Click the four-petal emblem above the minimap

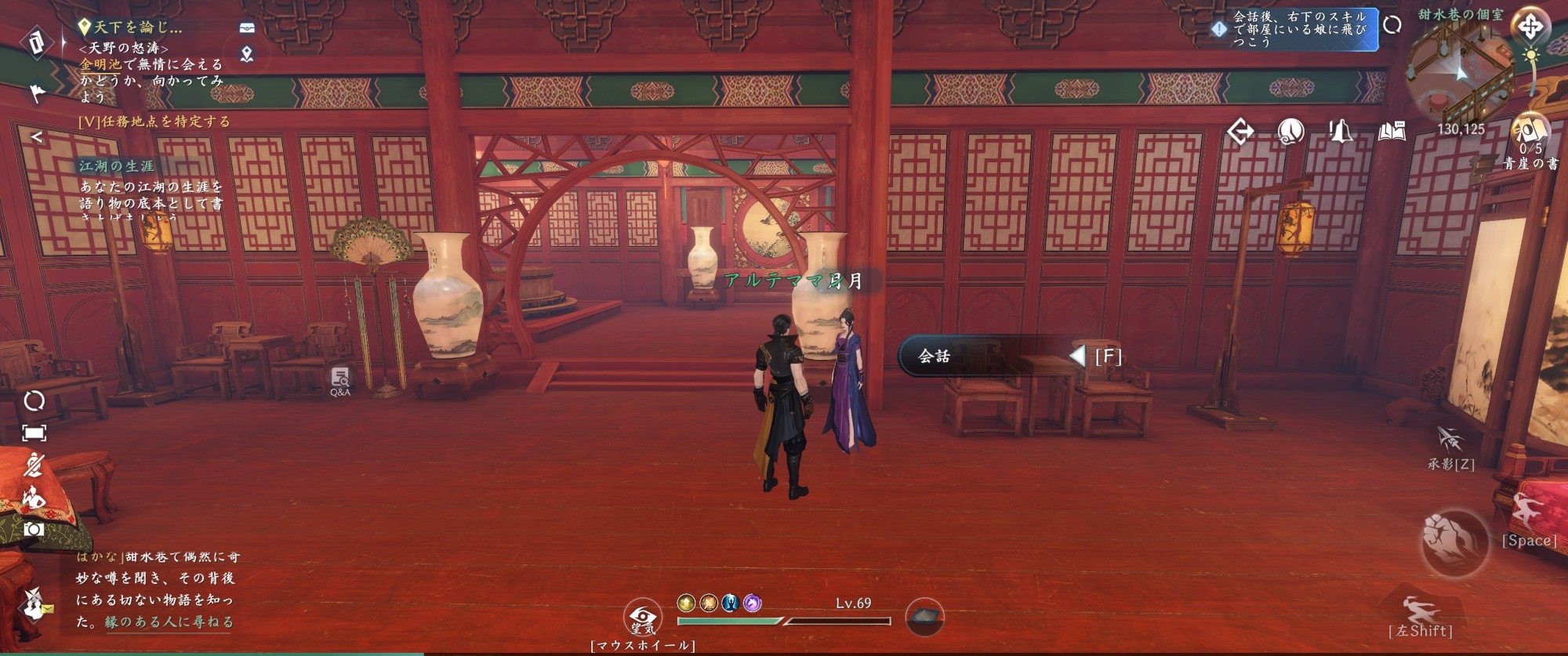(x=1530, y=27)
